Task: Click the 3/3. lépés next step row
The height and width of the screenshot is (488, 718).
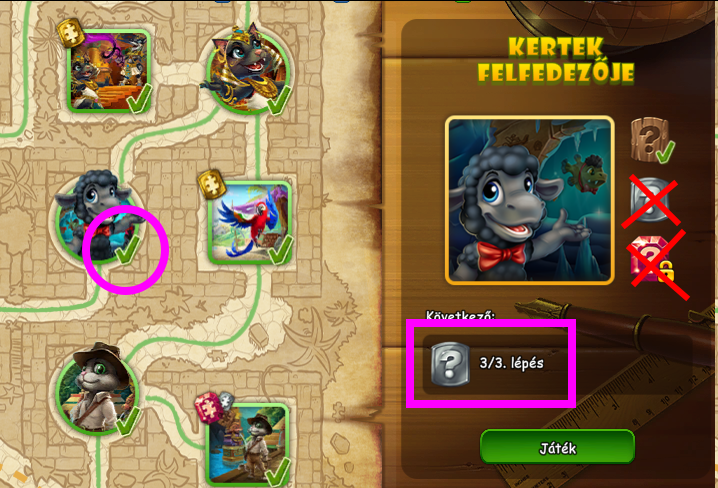Action: (x=490, y=363)
